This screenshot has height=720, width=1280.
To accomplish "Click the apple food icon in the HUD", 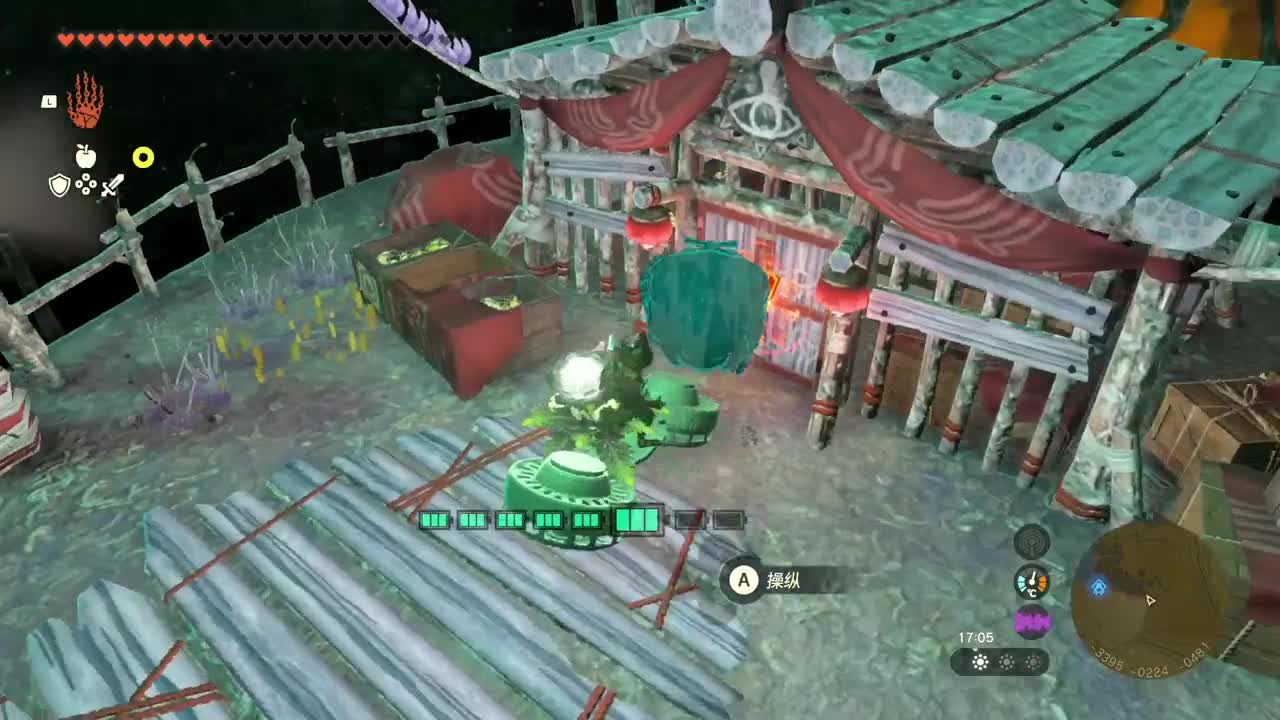I will 86,157.
